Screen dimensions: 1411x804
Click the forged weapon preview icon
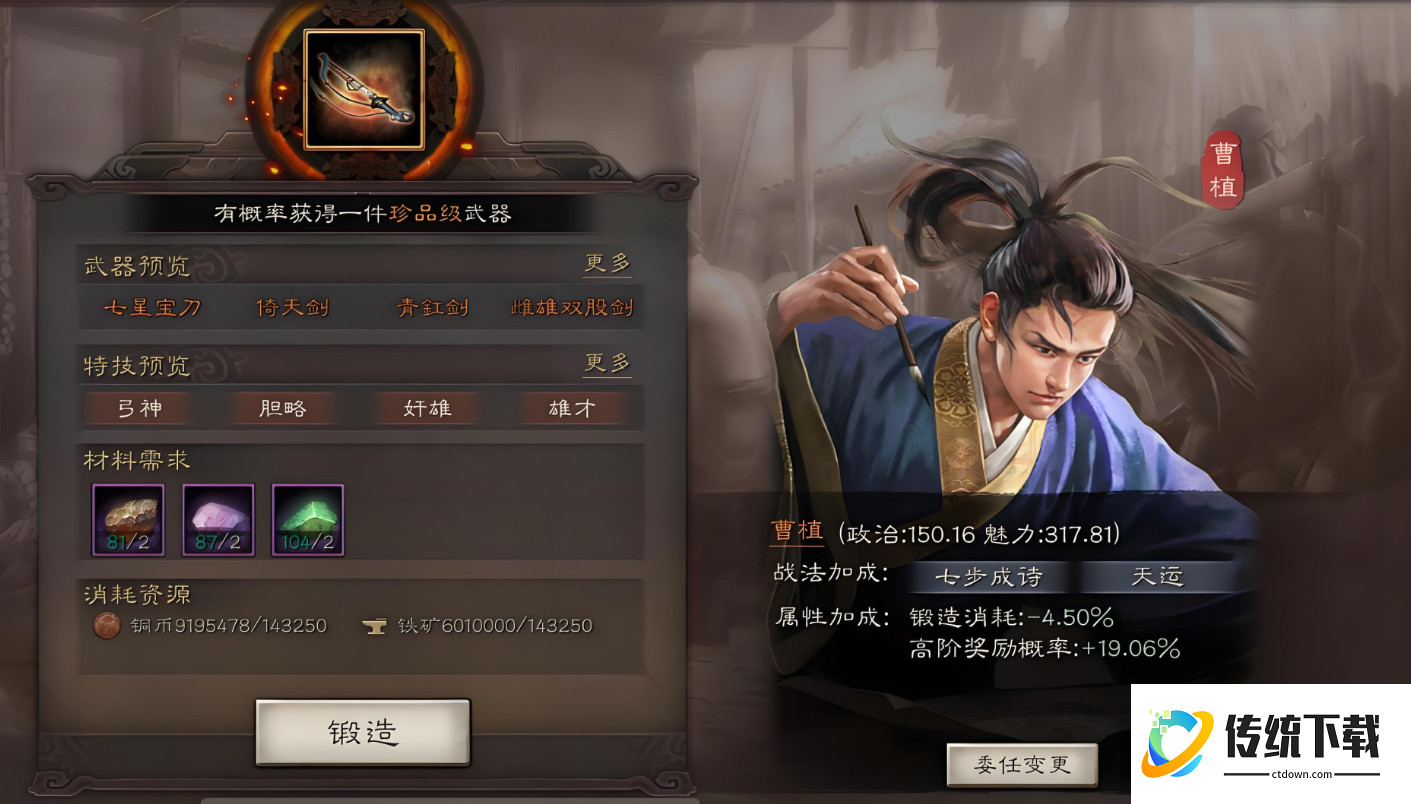[362, 90]
